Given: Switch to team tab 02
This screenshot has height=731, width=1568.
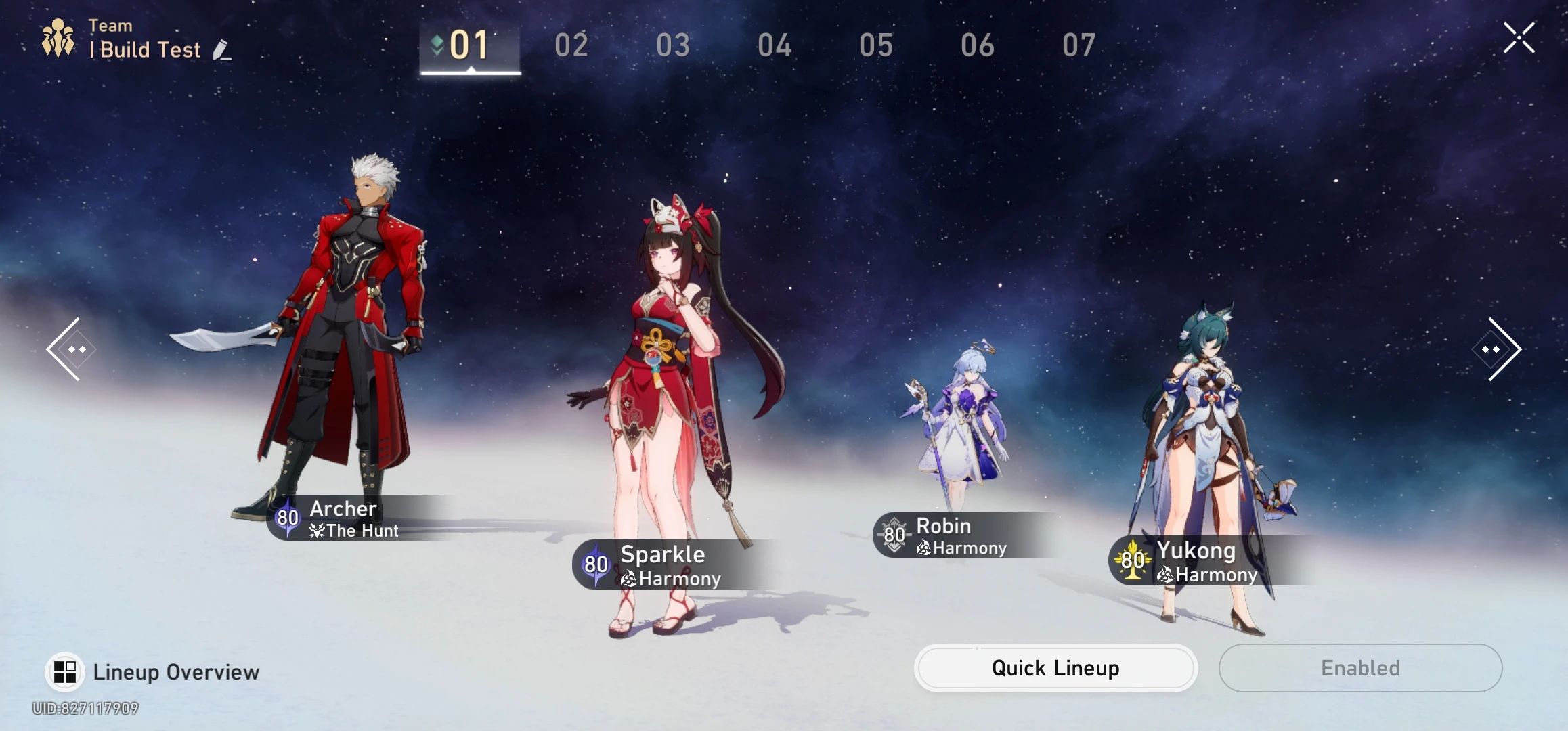Looking at the screenshot, I should 572,45.
